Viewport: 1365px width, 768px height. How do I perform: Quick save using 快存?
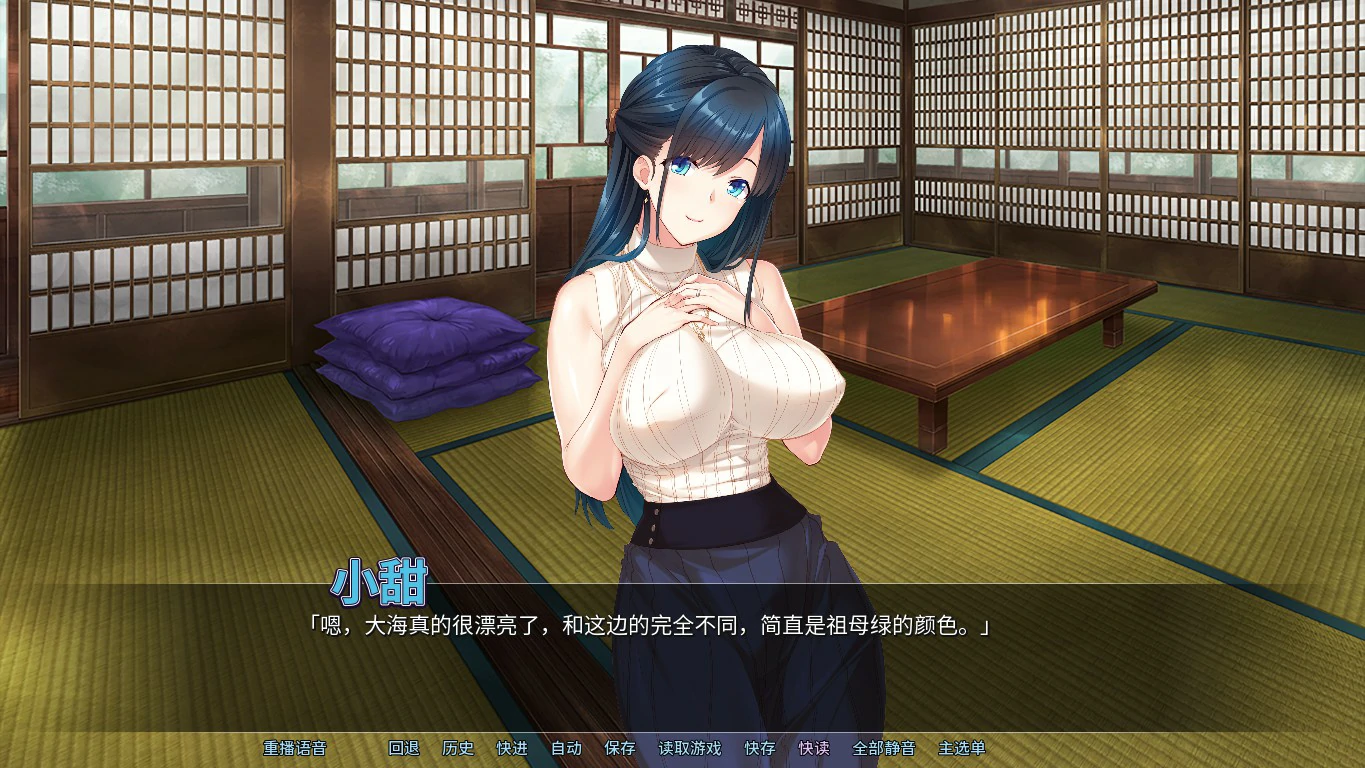pyautogui.click(x=760, y=748)
